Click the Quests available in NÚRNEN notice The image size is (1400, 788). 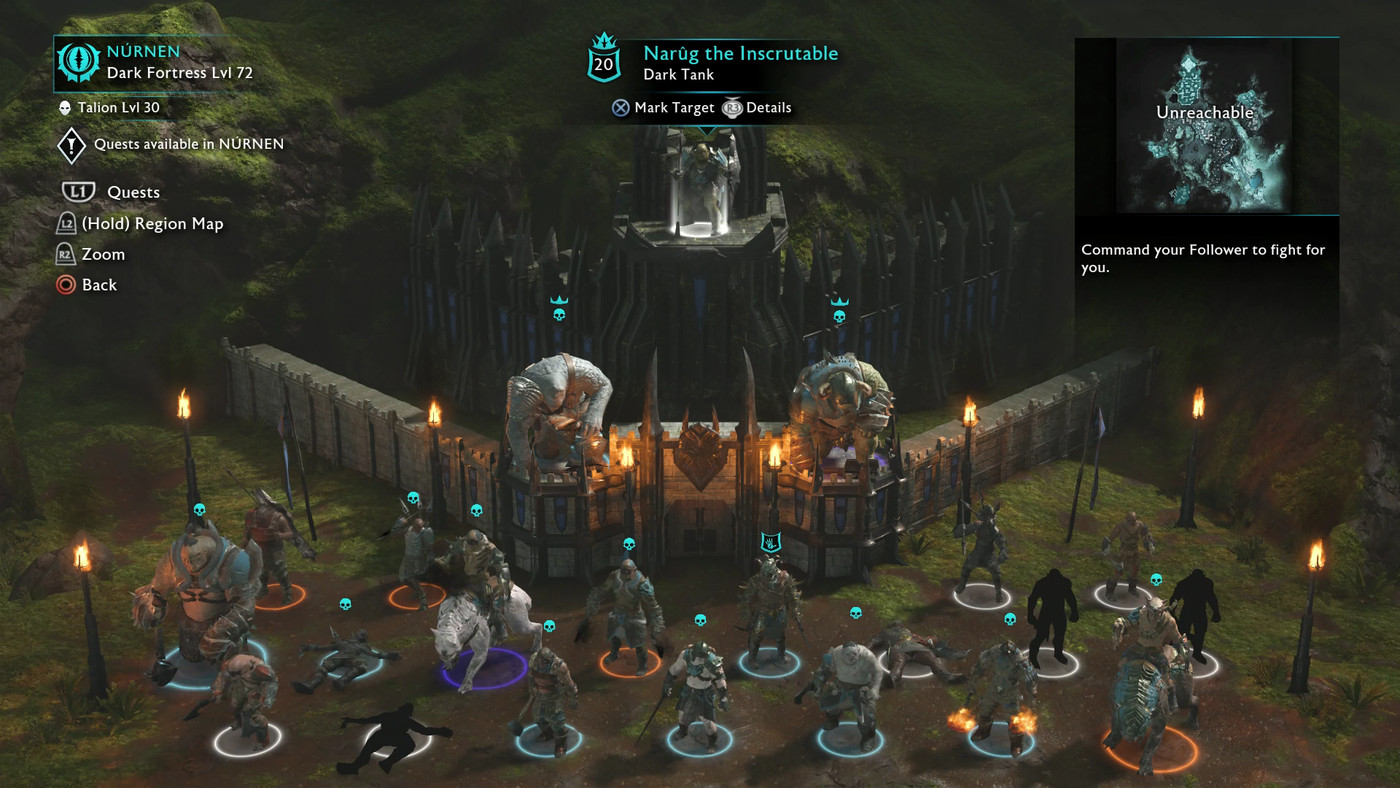188,144
